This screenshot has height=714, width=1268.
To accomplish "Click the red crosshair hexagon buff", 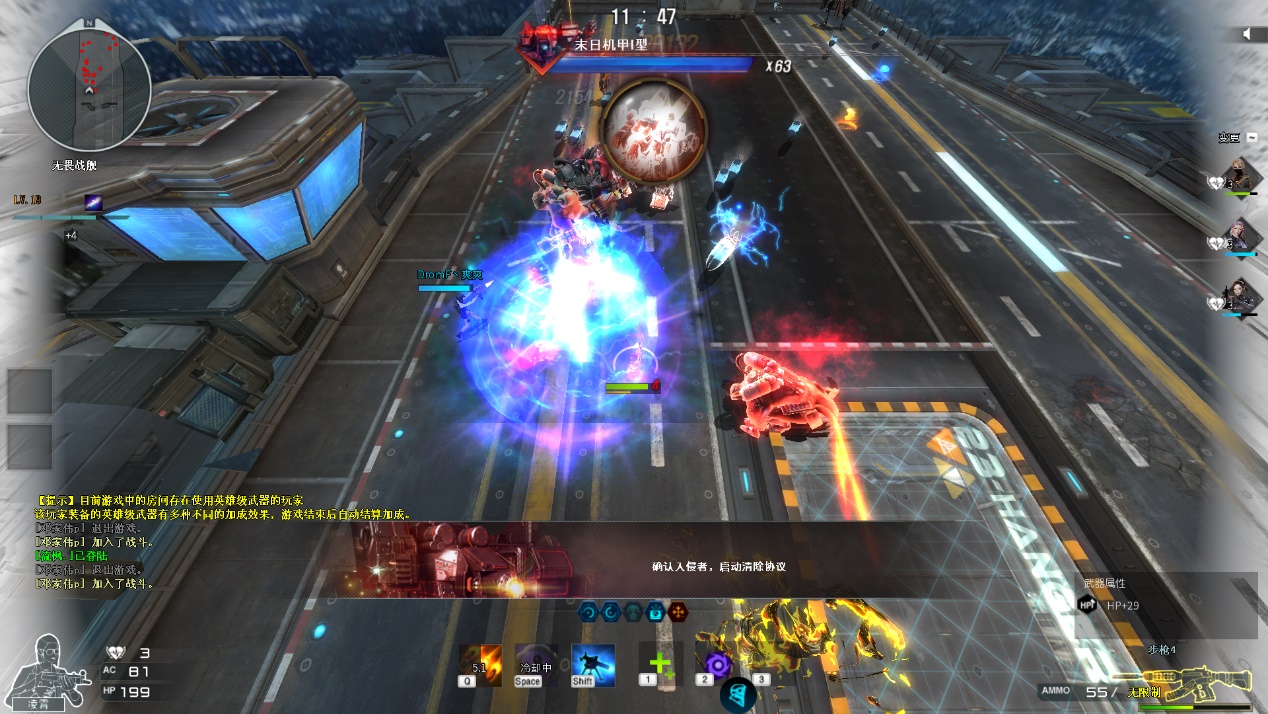I will click(678, 611).
